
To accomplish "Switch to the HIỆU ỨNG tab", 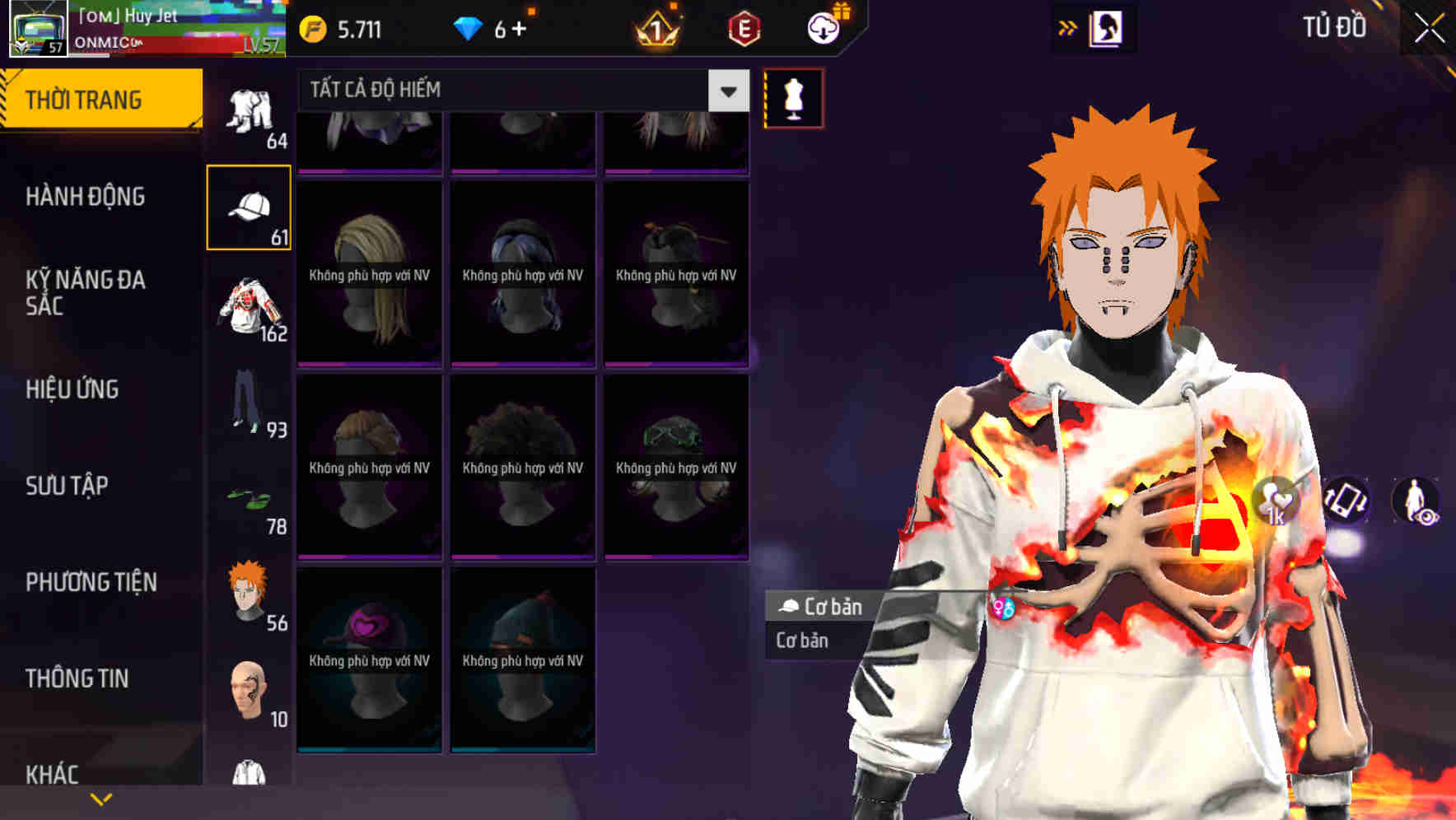I will pyautogui.click(x=74, y=389).
